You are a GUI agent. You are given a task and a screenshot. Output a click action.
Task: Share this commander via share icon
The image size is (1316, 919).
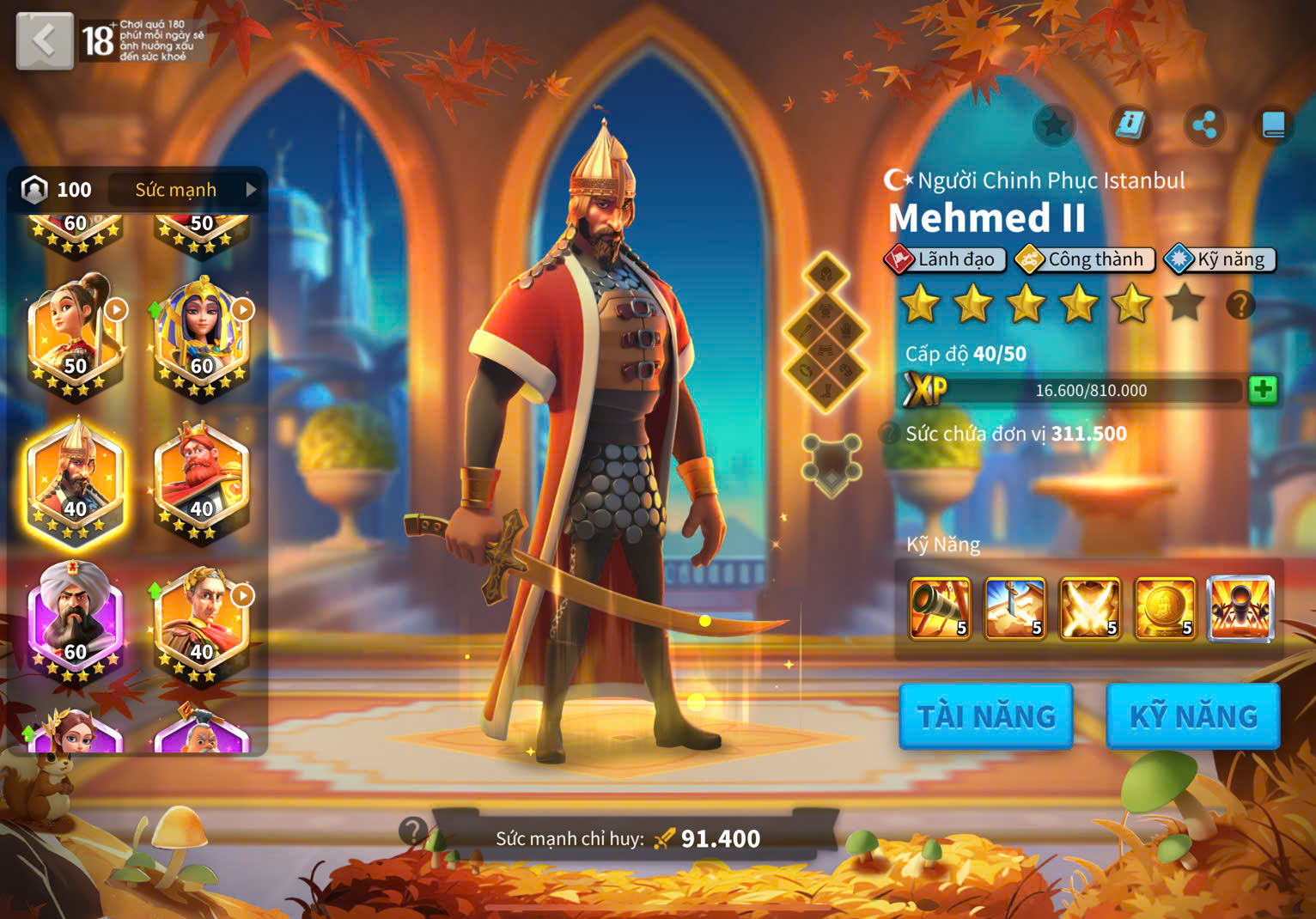pos(1204,125)
